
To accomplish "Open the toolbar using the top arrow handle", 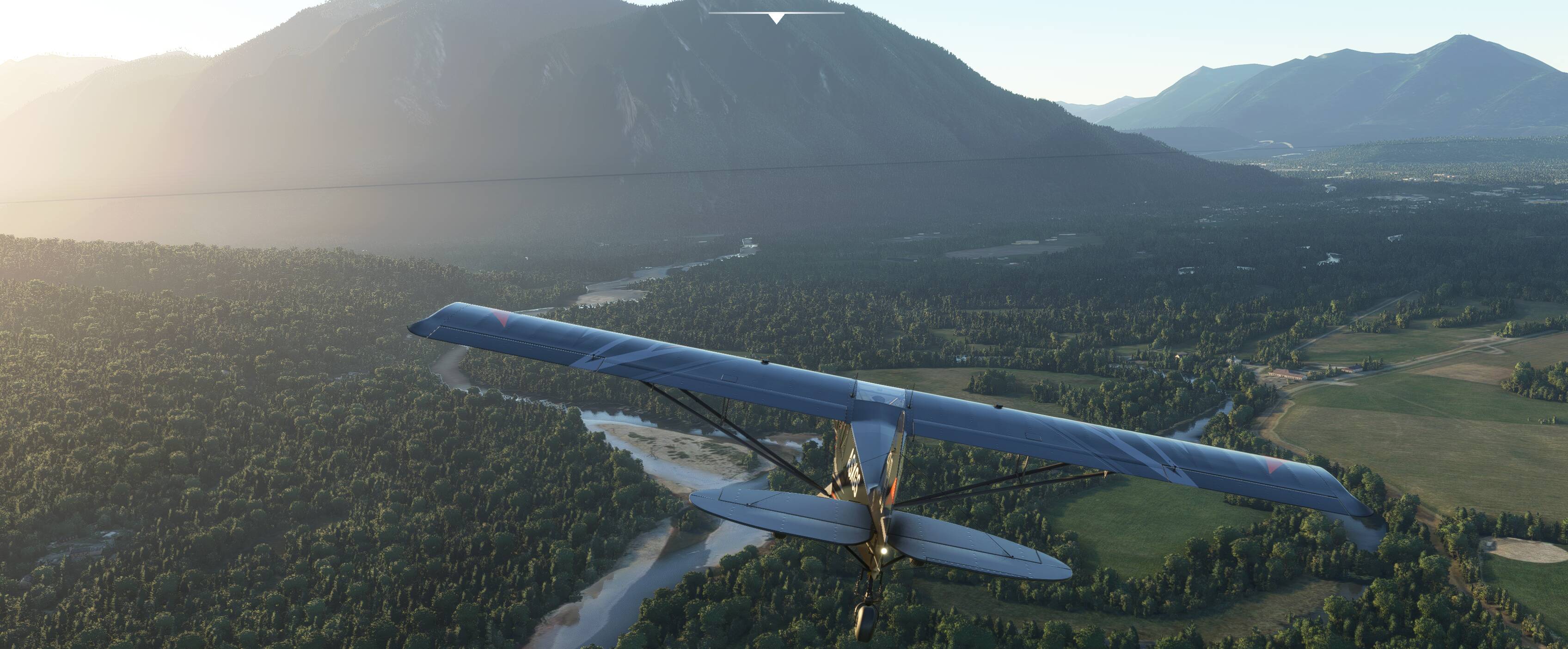I will (x=776, y=18).
